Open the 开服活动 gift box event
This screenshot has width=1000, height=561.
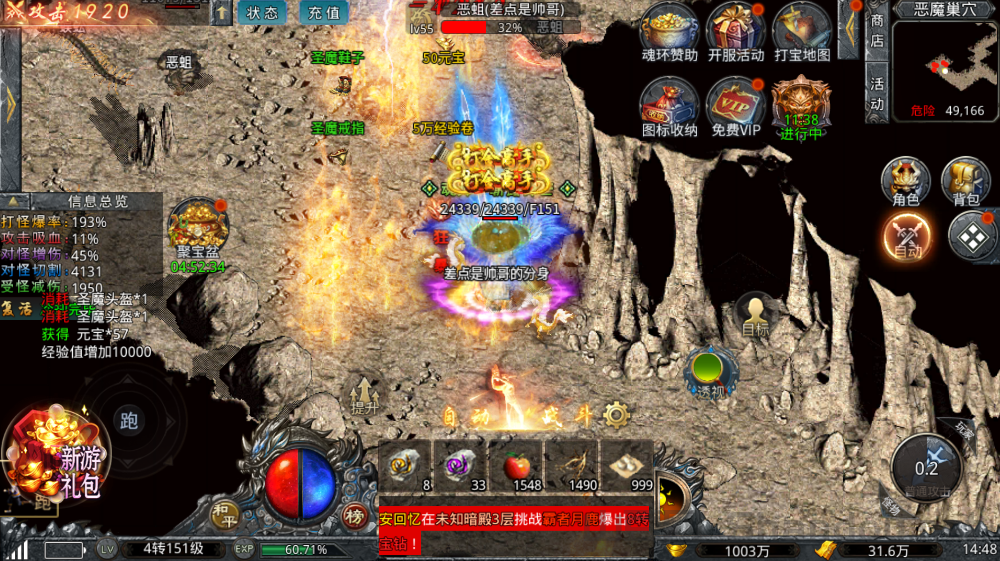pyautogui.click(x=735, y=30)
